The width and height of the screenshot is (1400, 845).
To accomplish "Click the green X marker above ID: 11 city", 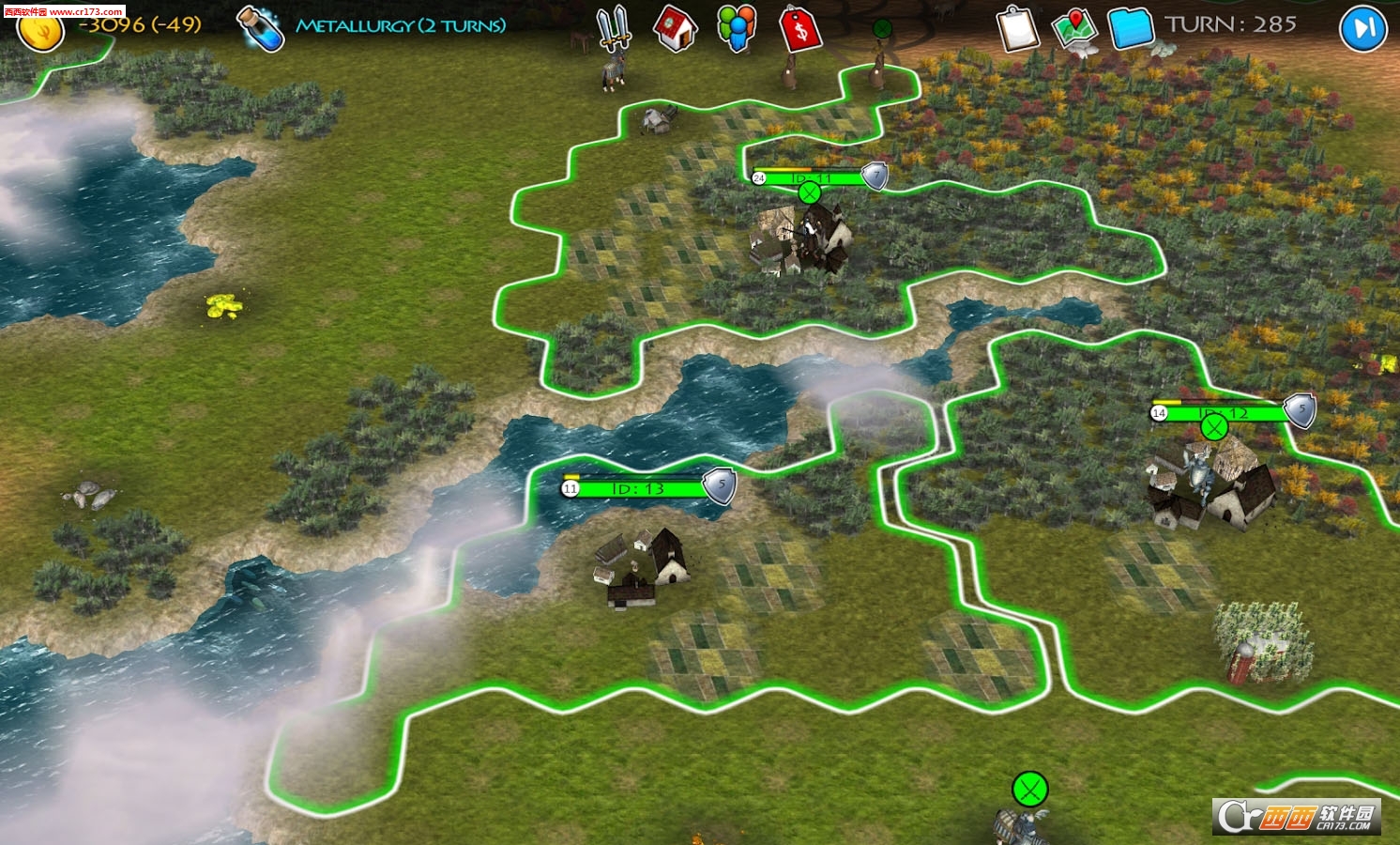I will [809, 194].
